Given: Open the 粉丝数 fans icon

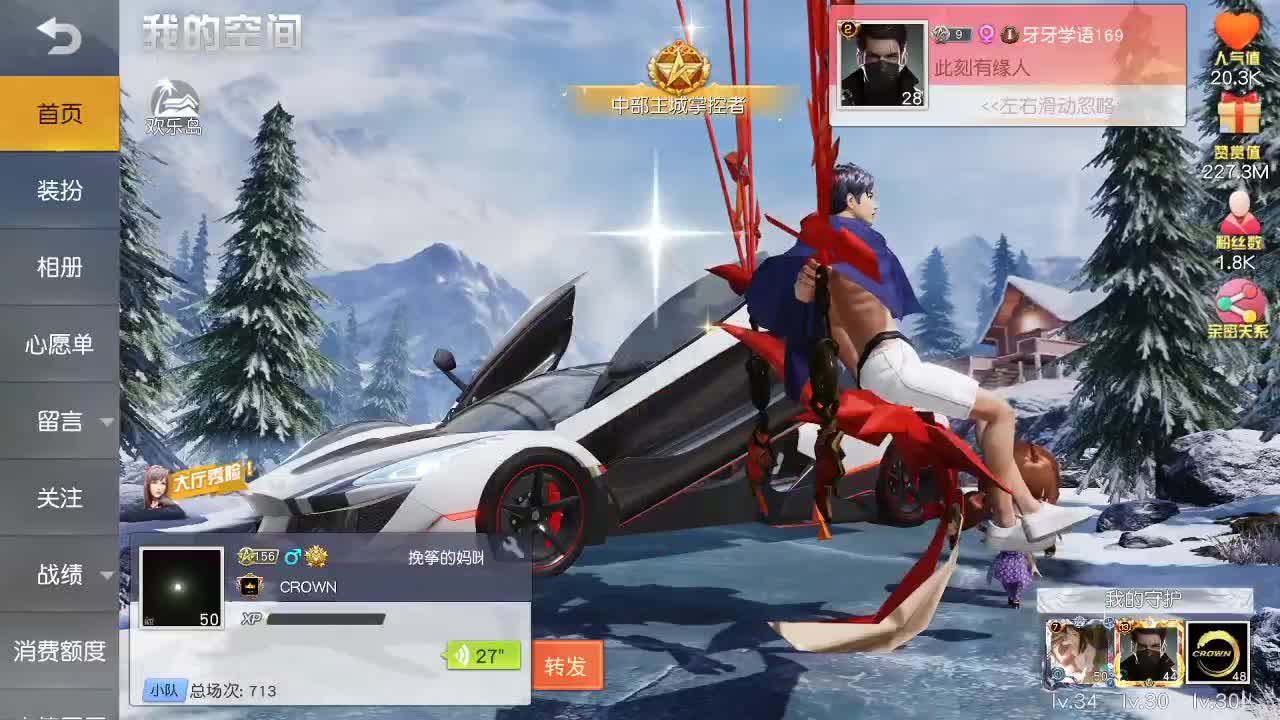Looking at the screenshot, I should point(1238,210).
